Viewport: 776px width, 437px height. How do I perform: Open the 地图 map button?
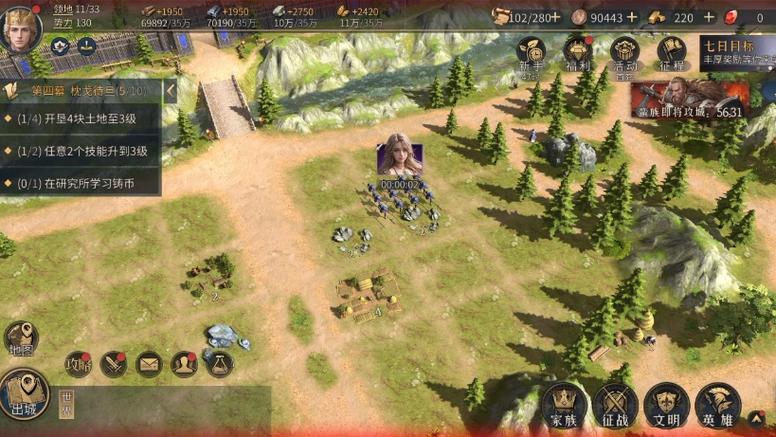(x=20, y=338)
